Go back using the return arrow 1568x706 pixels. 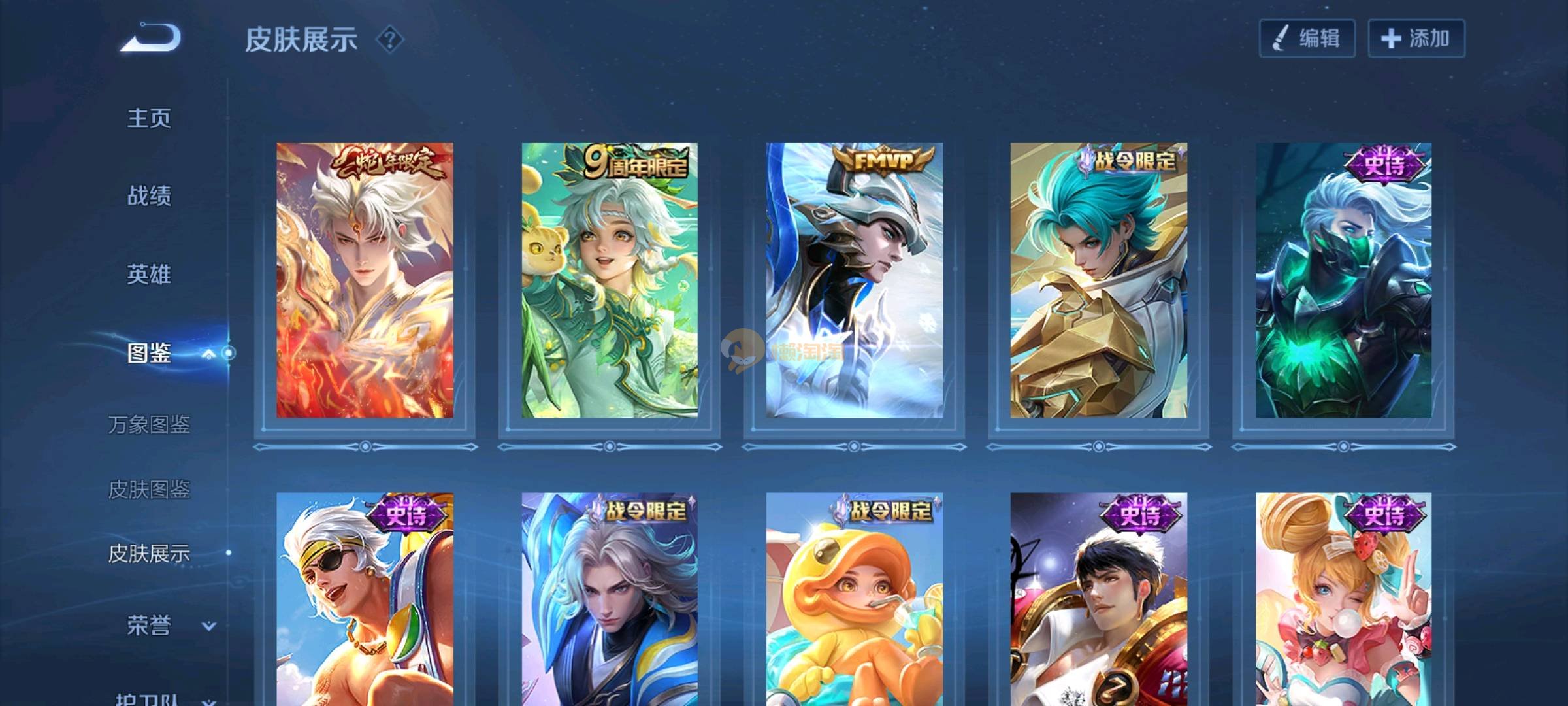(151, 37)
